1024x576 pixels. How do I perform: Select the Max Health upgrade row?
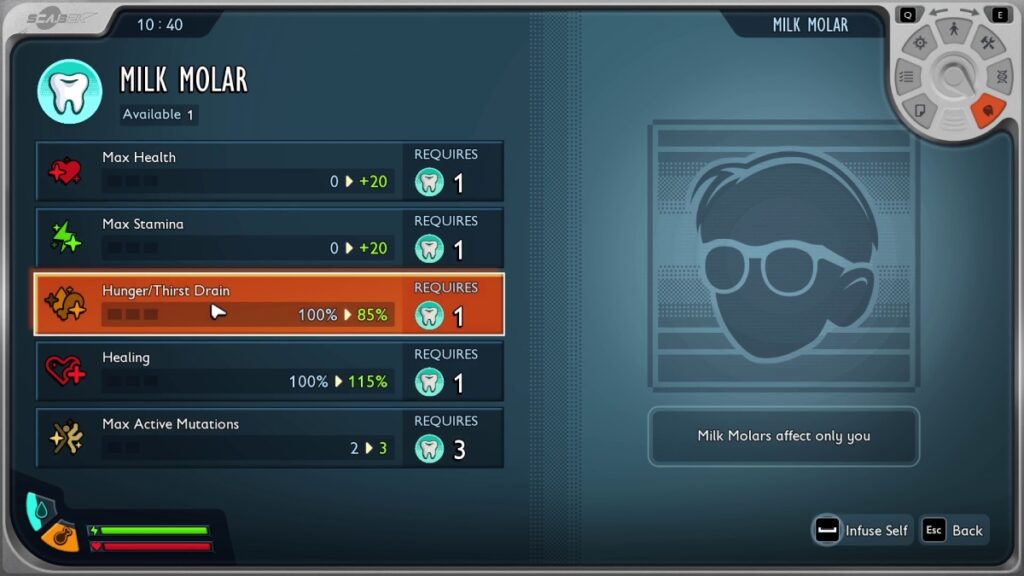coord(269,171)
